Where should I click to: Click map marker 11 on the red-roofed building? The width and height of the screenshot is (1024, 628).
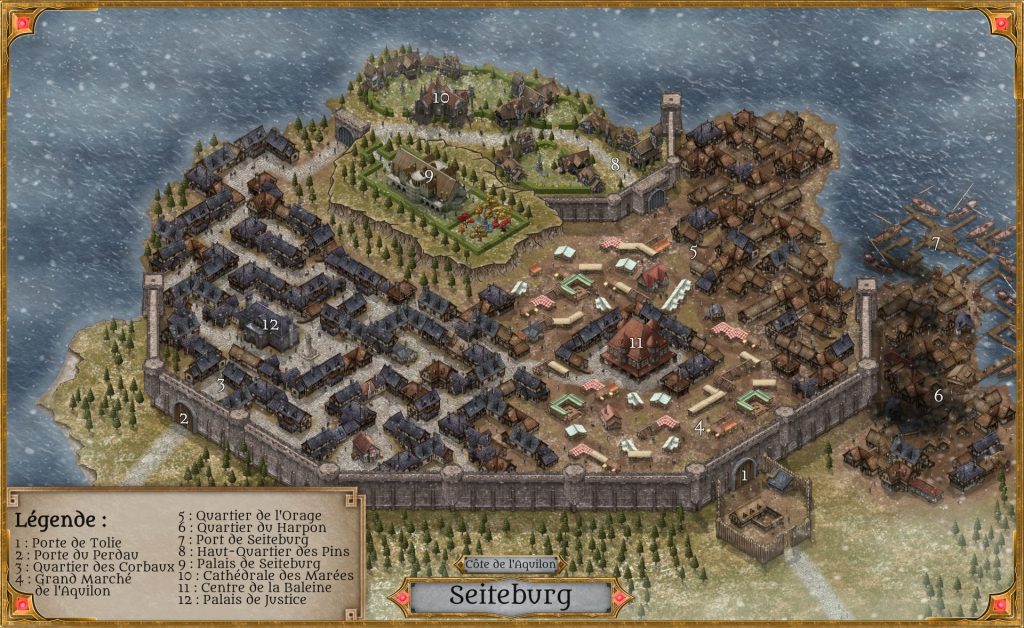(636, 342)
